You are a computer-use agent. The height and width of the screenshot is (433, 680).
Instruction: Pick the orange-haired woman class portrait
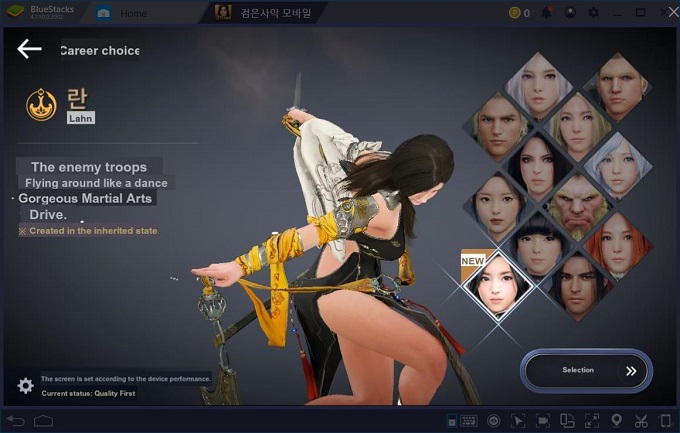click(618, 243)
